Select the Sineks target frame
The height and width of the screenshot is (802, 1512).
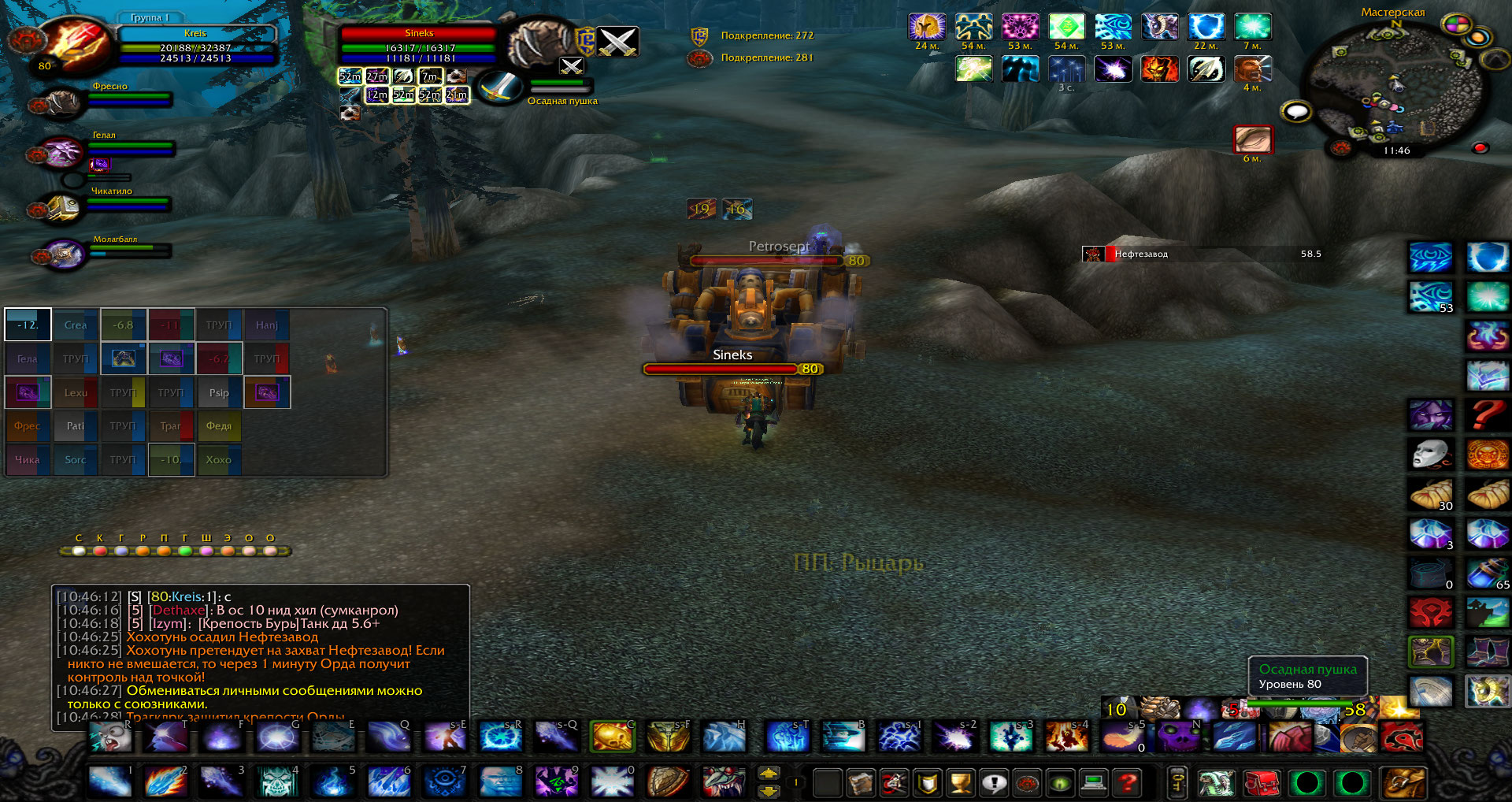click(x=418, y=47)
